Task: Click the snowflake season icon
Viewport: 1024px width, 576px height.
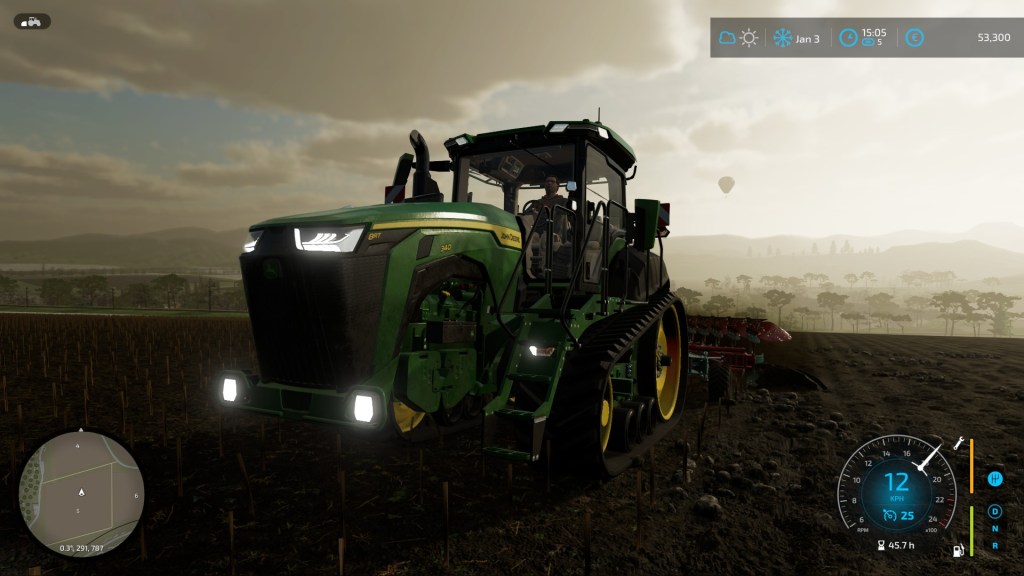Action: [x=782, y=38]
